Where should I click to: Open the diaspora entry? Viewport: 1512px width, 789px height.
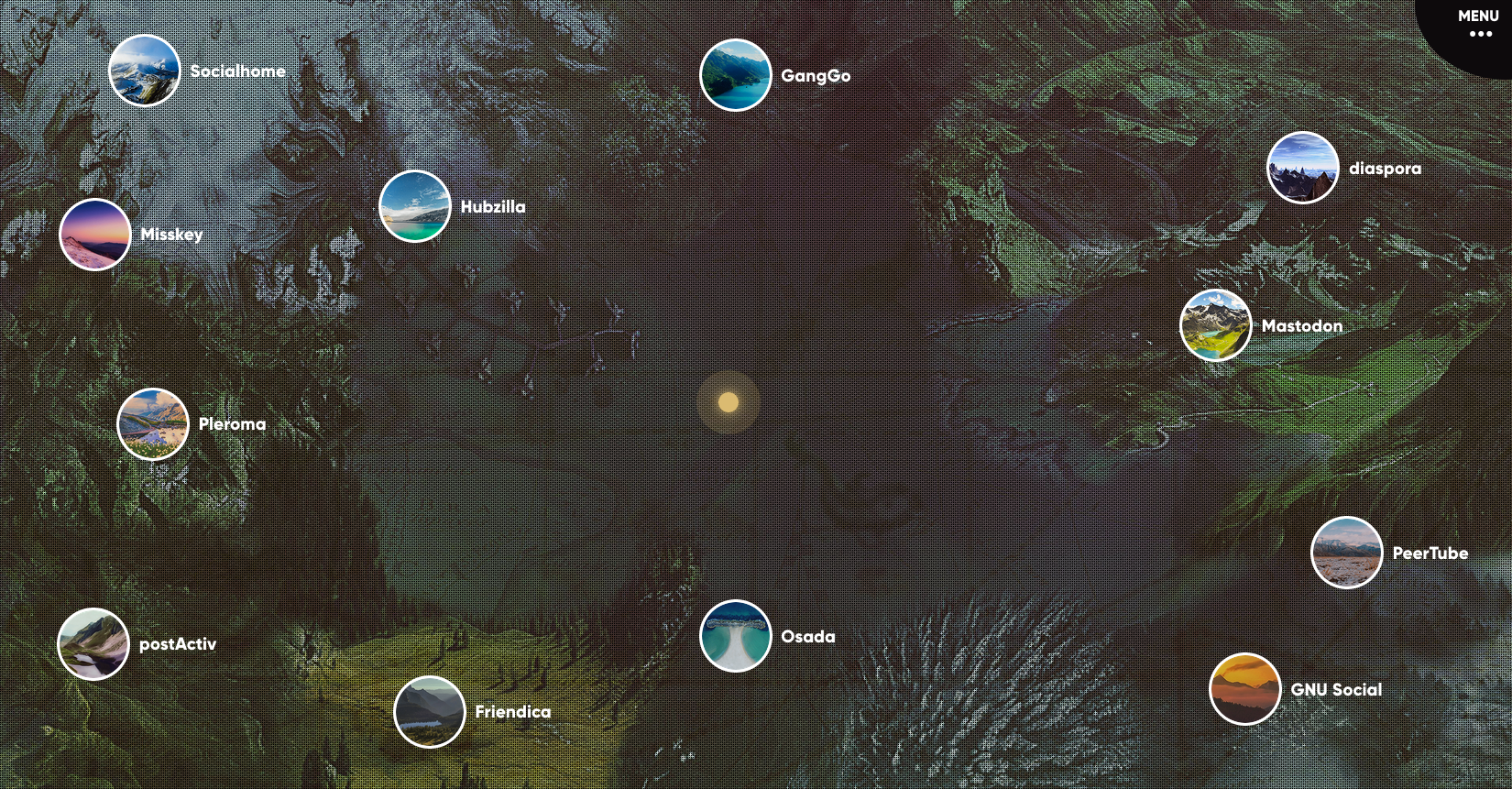(1302, 168)
